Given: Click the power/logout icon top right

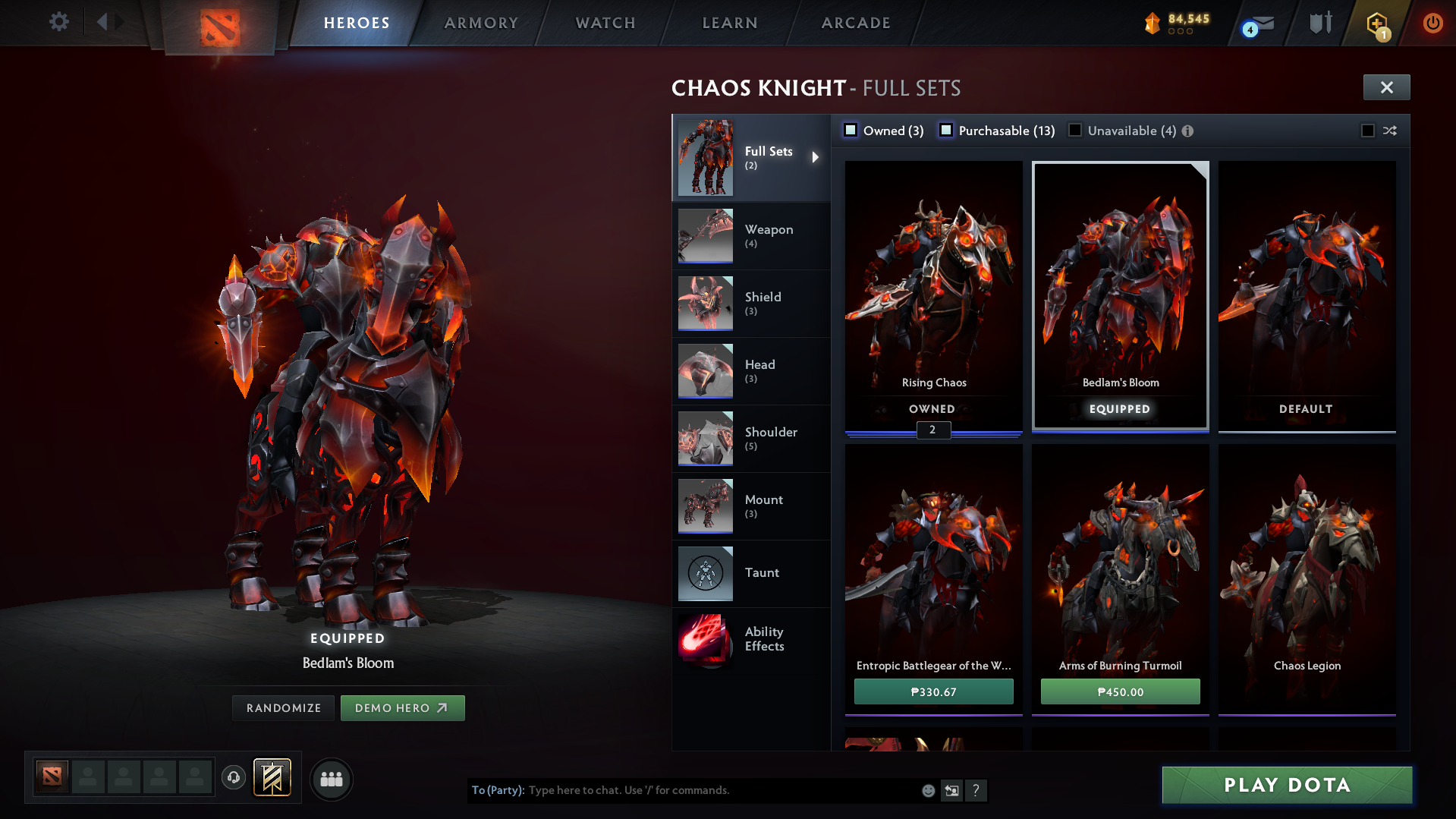Looking at the screenshot, I should point(1432,23).
